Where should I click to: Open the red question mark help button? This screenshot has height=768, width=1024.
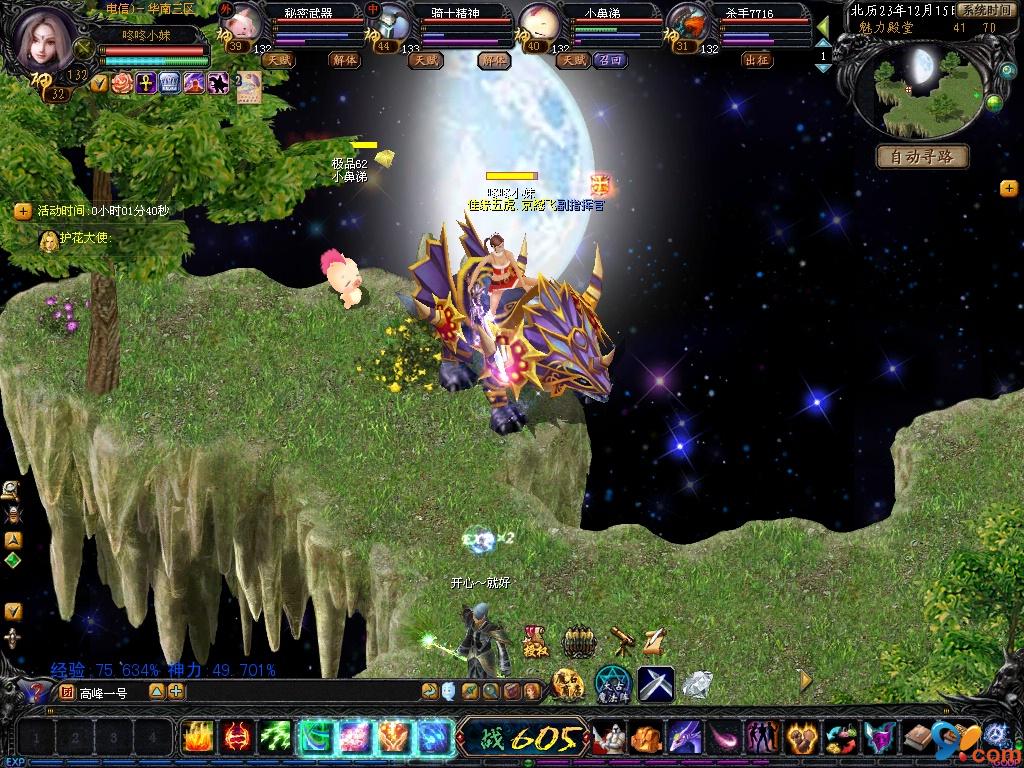37,691
